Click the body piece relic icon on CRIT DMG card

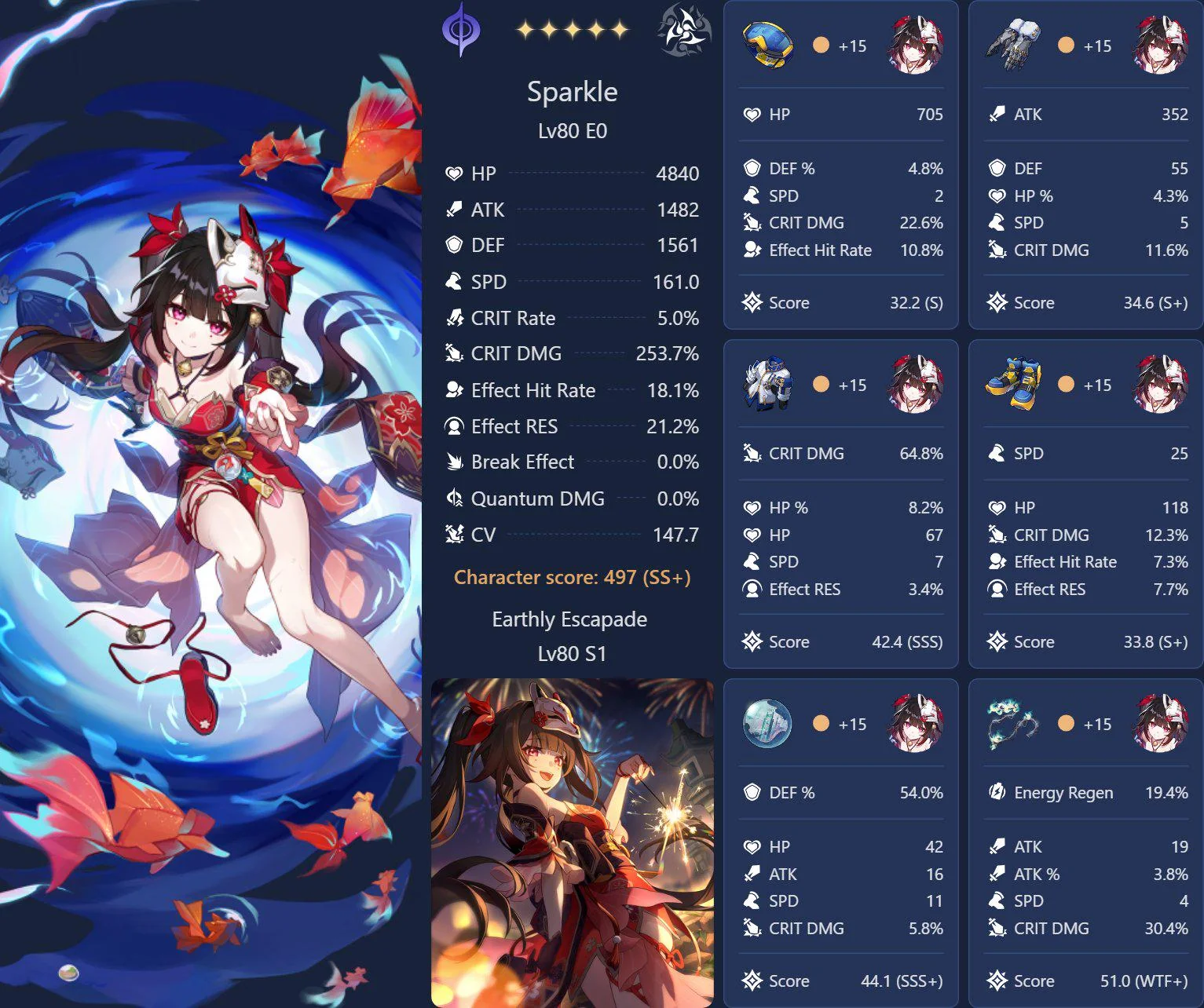point(767,385)
